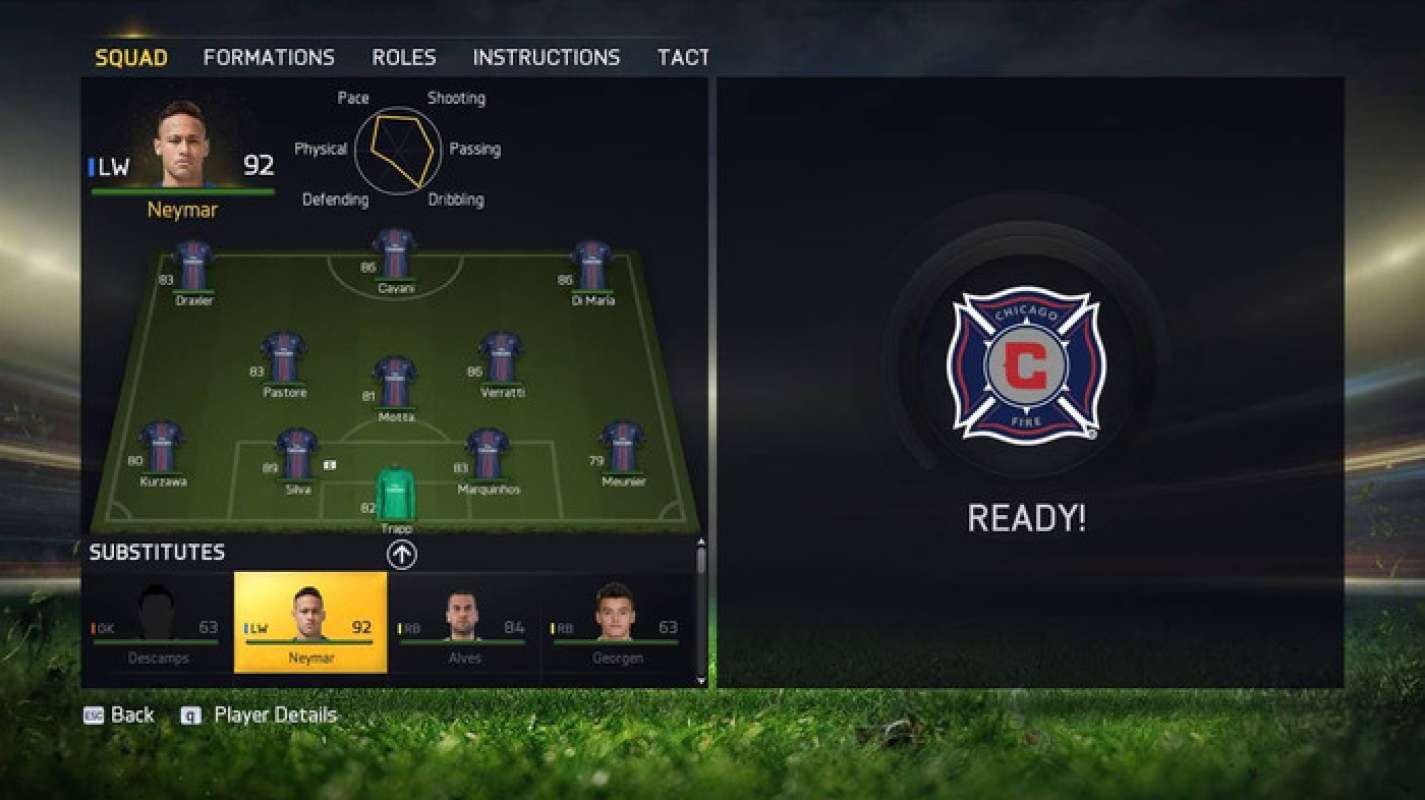Select centre back Silva
The image size is (1425, 800).
(297, 454)
